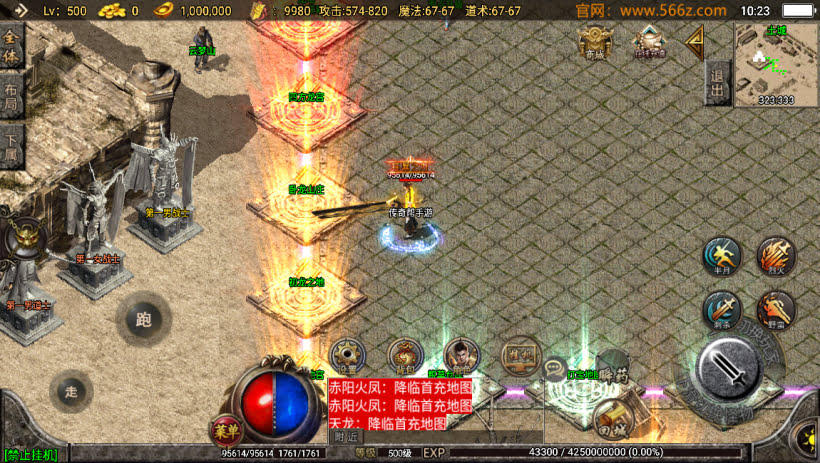Activate the 半月 half-moon skill
Screen dimensions: 820x463
click(x=720, y=255)
